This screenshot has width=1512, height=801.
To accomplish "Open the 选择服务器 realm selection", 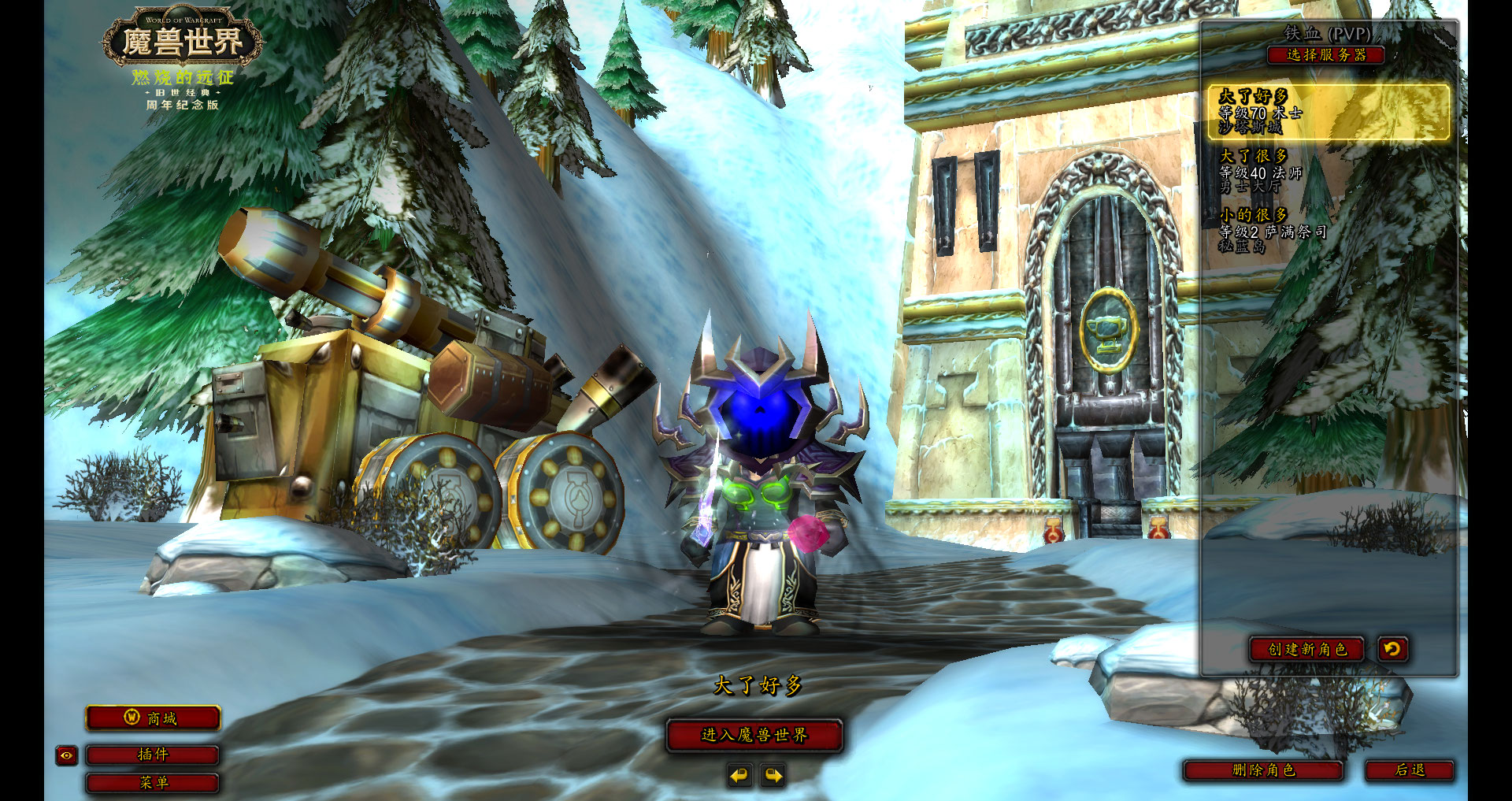I will tap(1325, 55).
